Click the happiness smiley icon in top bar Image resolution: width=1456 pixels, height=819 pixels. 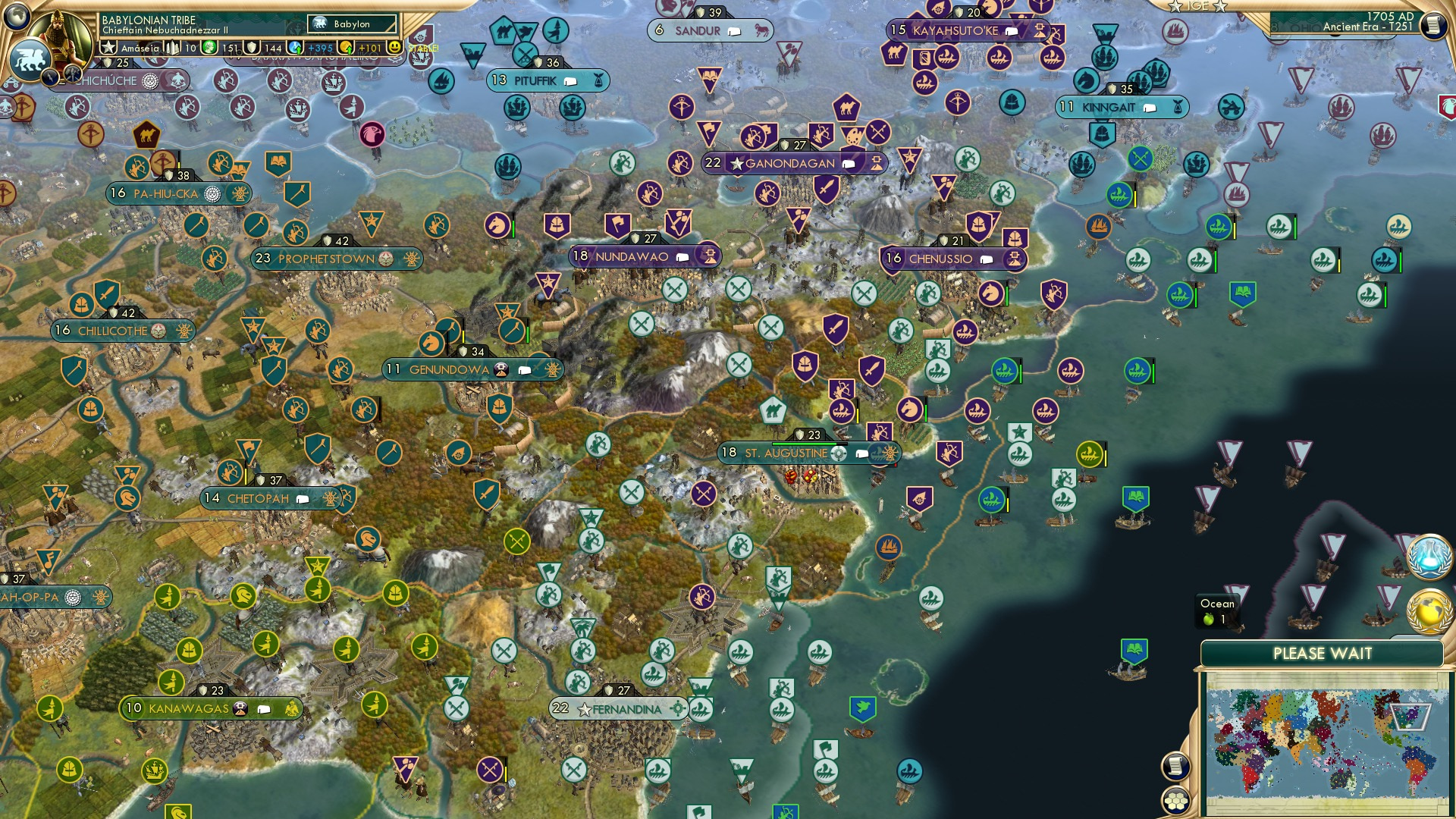point(394,48)
